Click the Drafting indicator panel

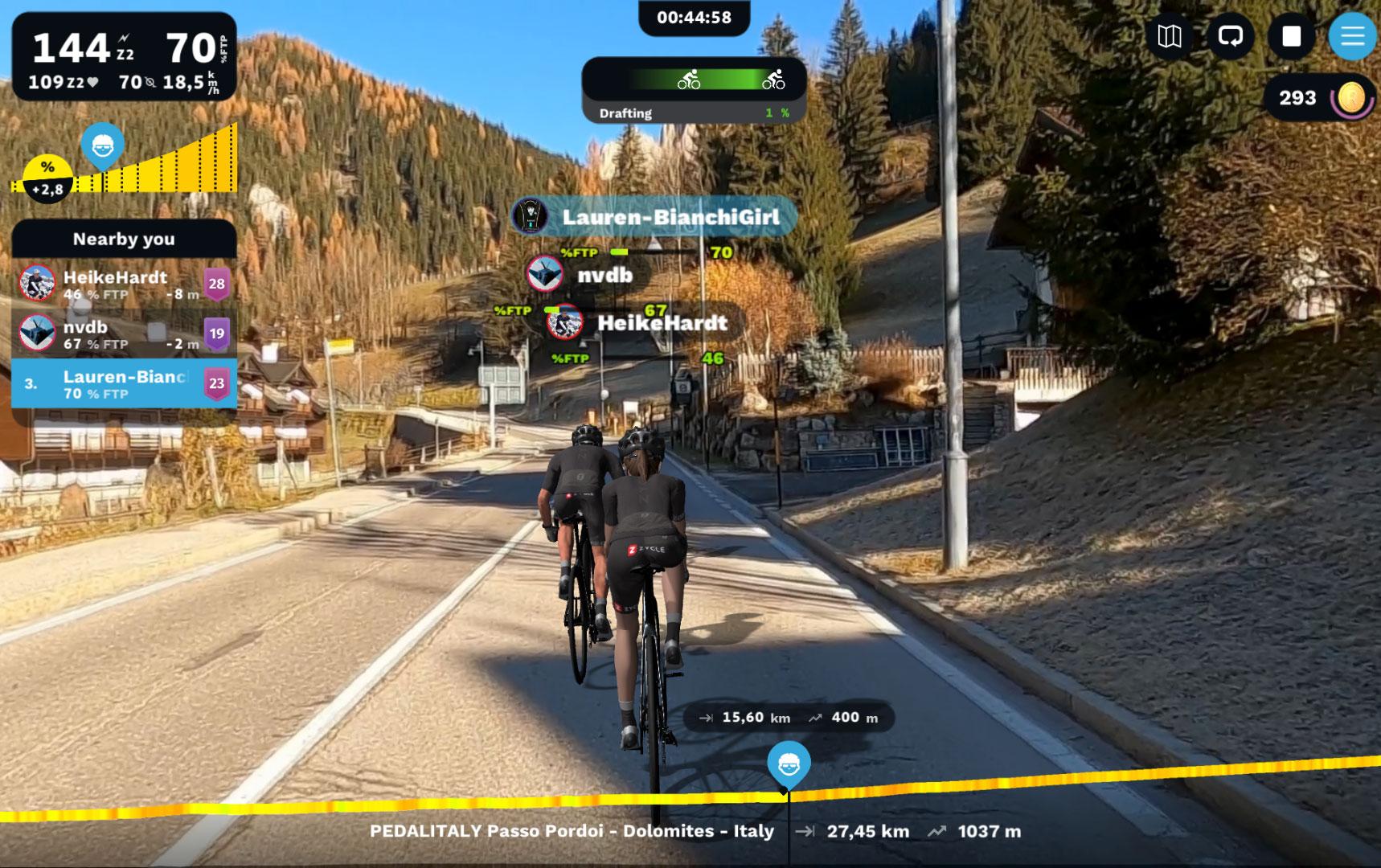coord(694,91)
